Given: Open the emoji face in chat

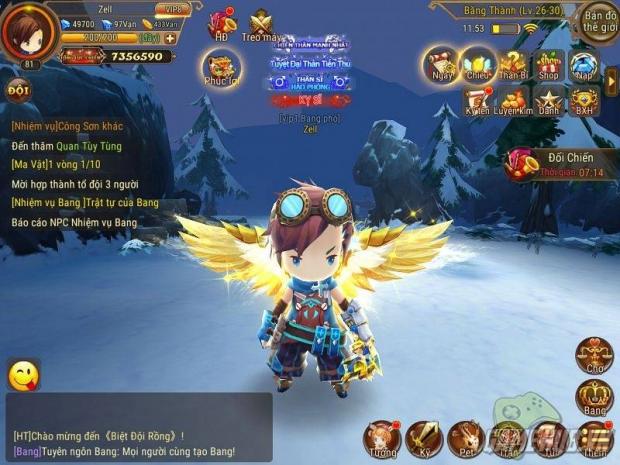Looking at the screenshot, I should point(23,375).
